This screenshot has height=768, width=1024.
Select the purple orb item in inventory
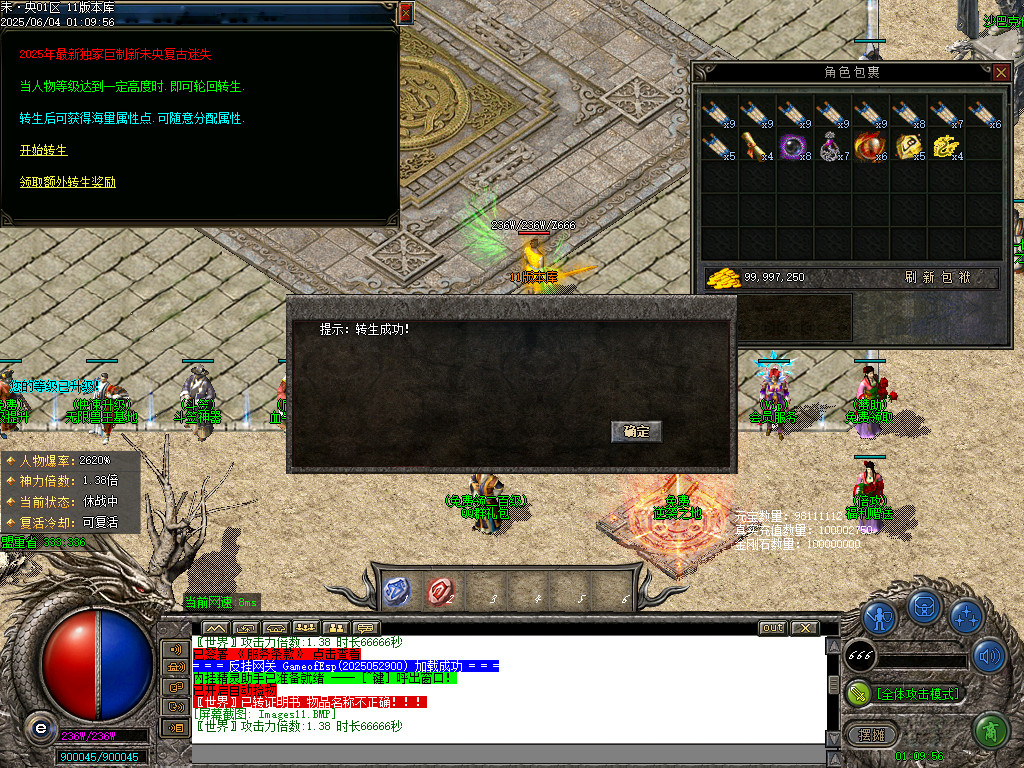pos(794,146)
